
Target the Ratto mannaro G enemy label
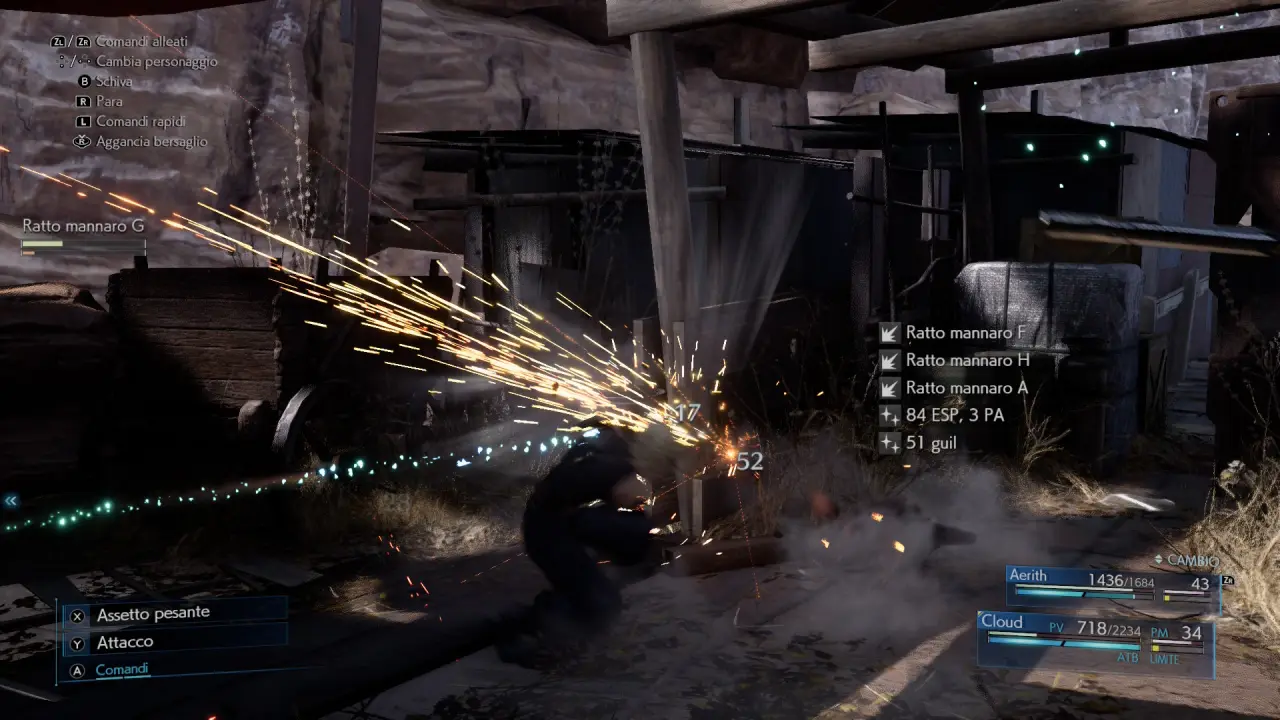point(83,227)
